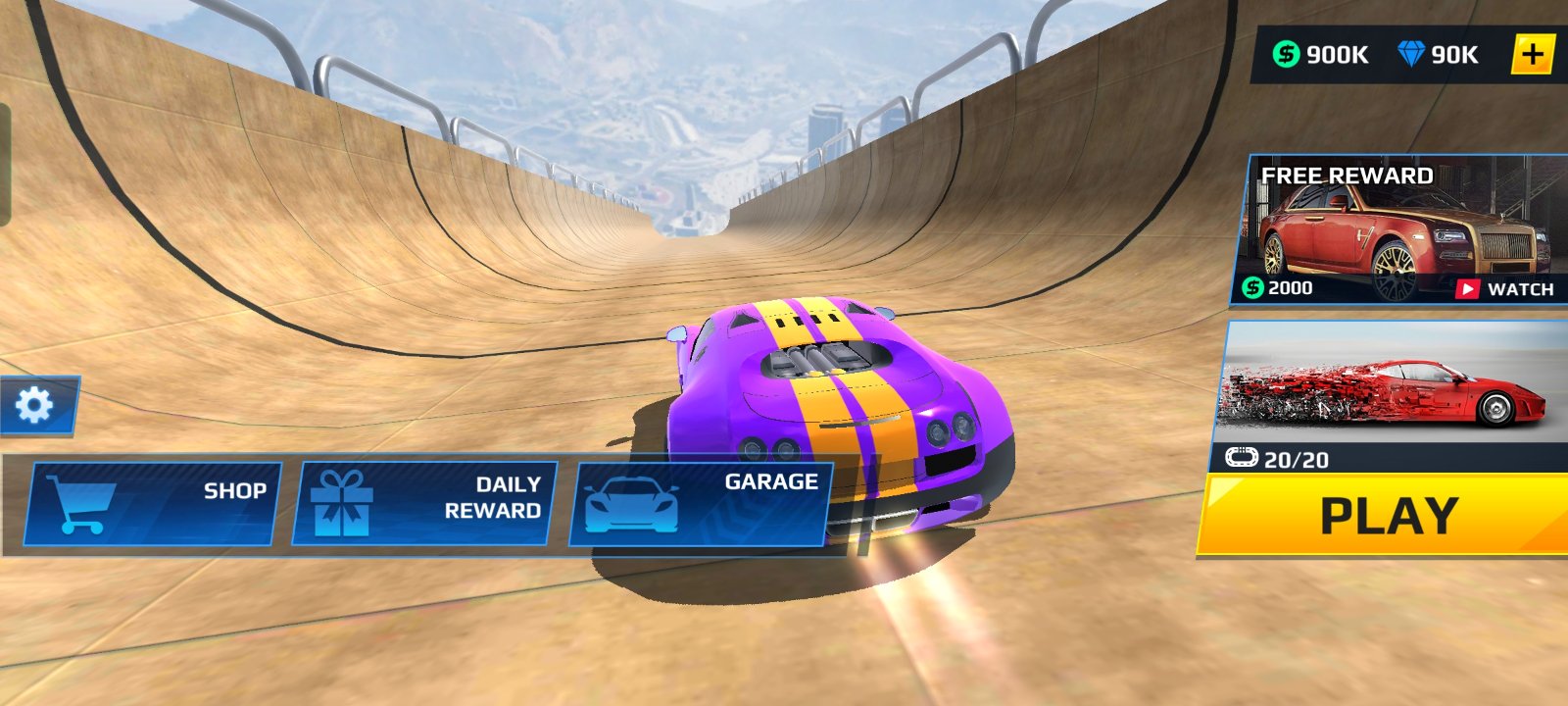Tap the yellow plus to add currency
This screenshot has height=706, width=1568.
tap(1533, 55)
